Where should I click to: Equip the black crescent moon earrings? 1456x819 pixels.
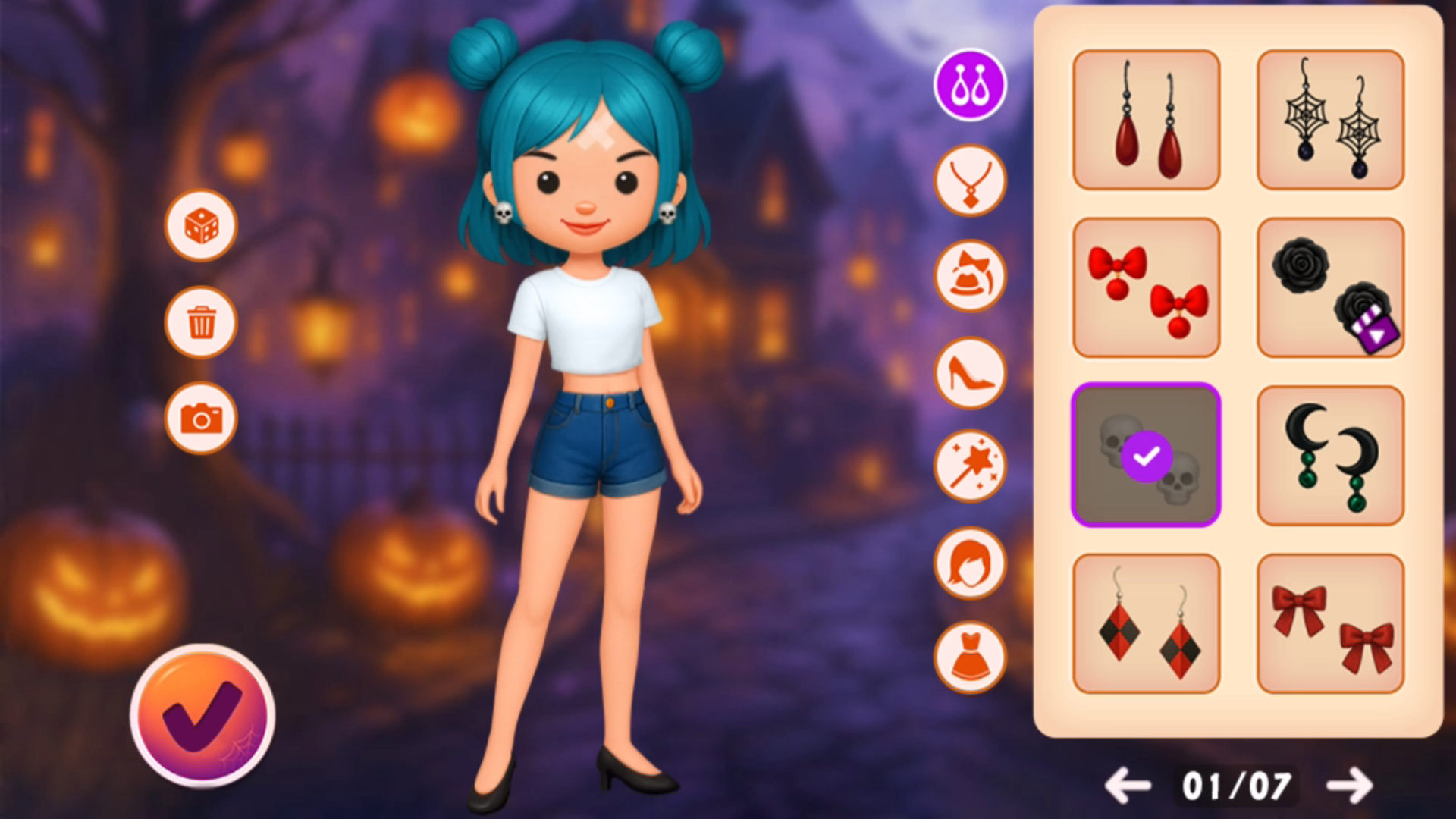click(x=1330, y=455)
